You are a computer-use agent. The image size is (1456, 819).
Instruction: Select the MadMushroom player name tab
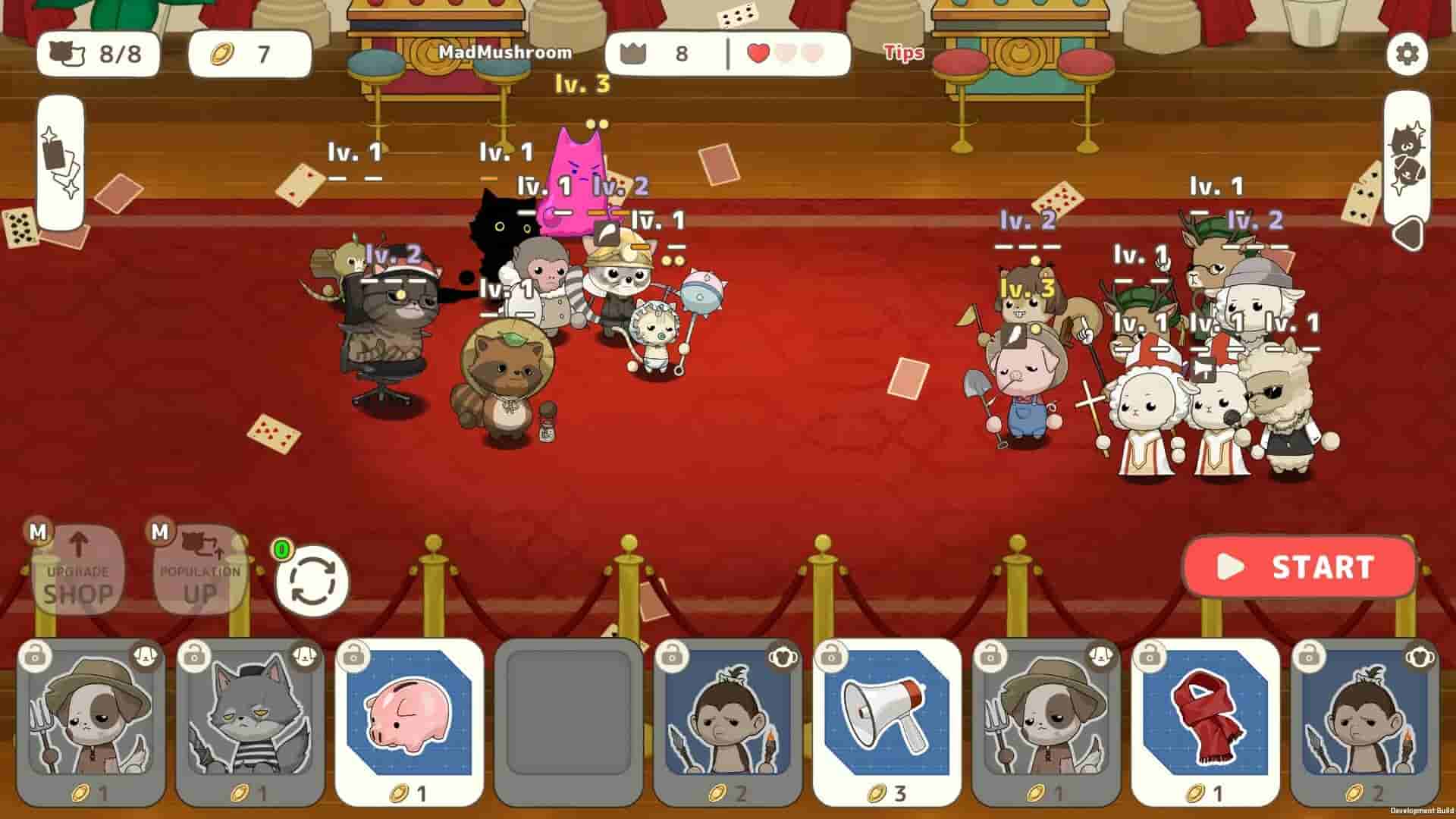(504, 53)
